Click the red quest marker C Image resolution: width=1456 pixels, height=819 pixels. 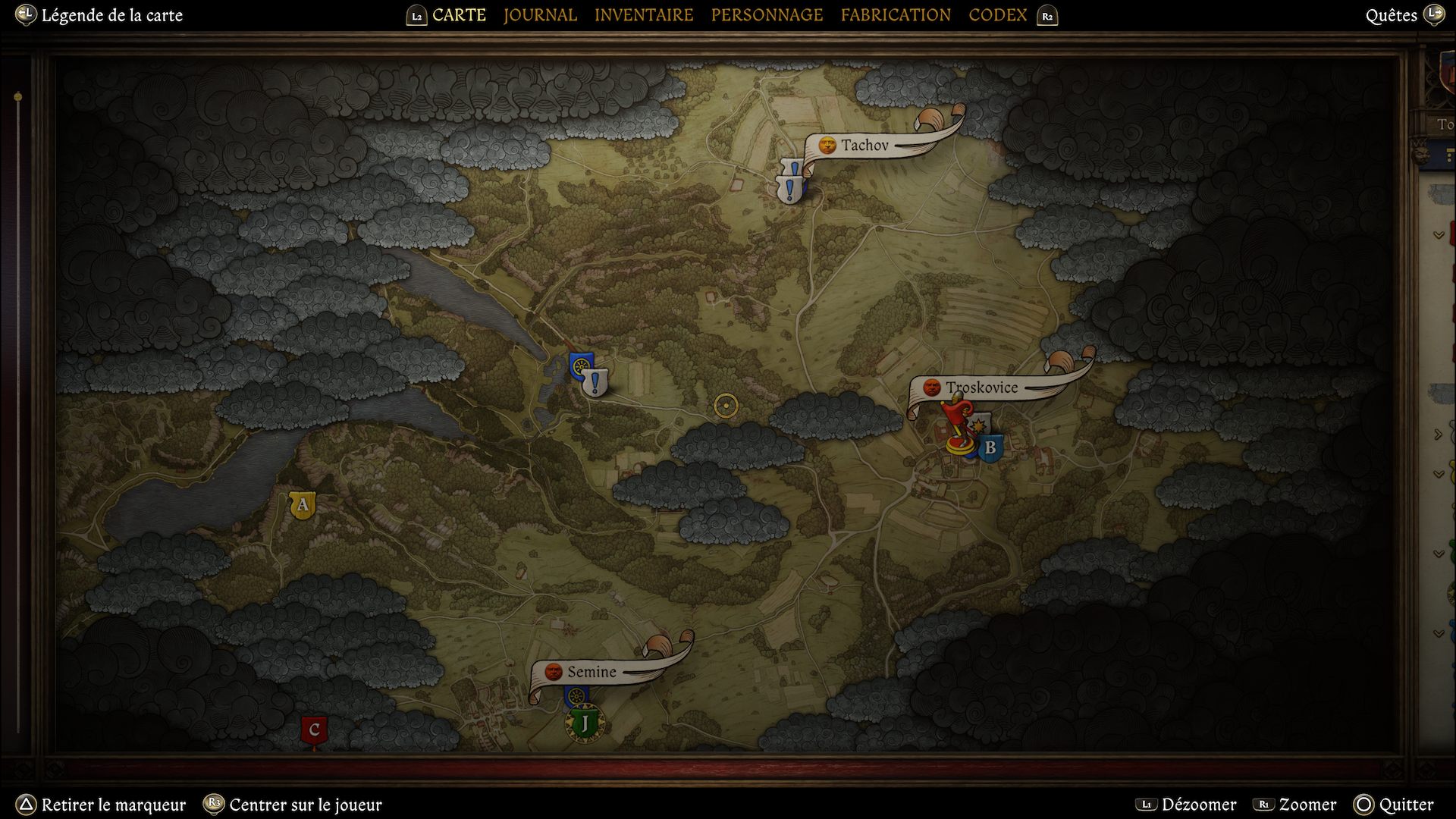(x=314, y=730)
